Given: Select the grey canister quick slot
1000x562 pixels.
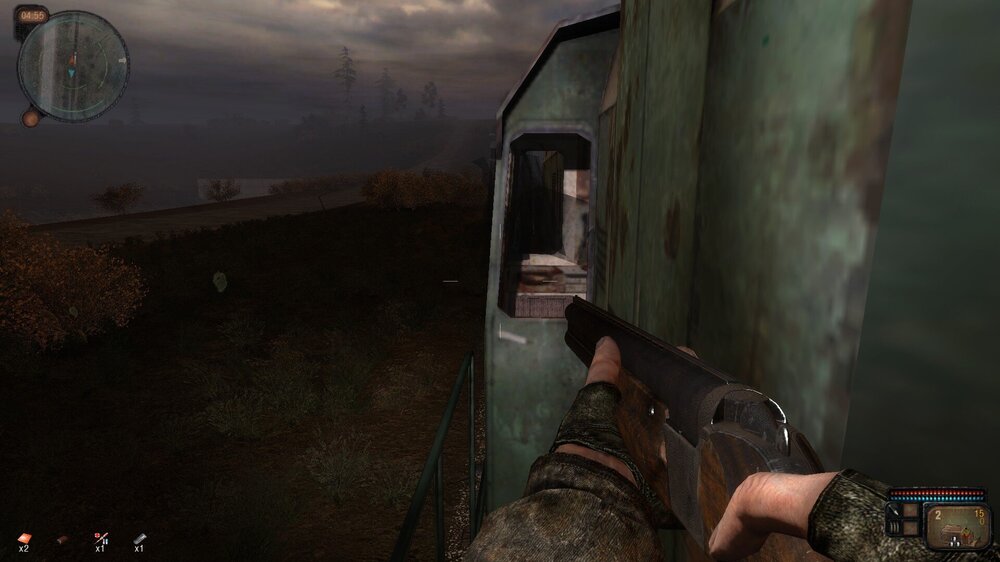Looking at the screenshot, I should point(140,538).
